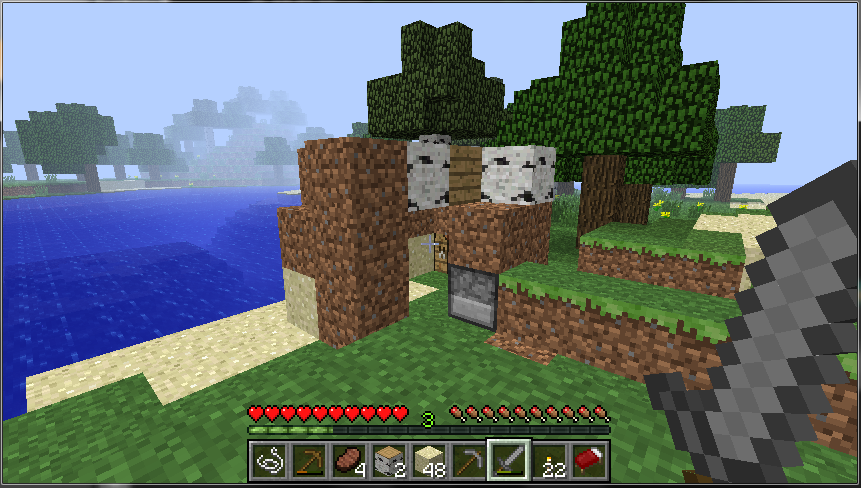Switch to the stone pickaxe slot
The image size is (861, 488).
[x=469, y=460]
